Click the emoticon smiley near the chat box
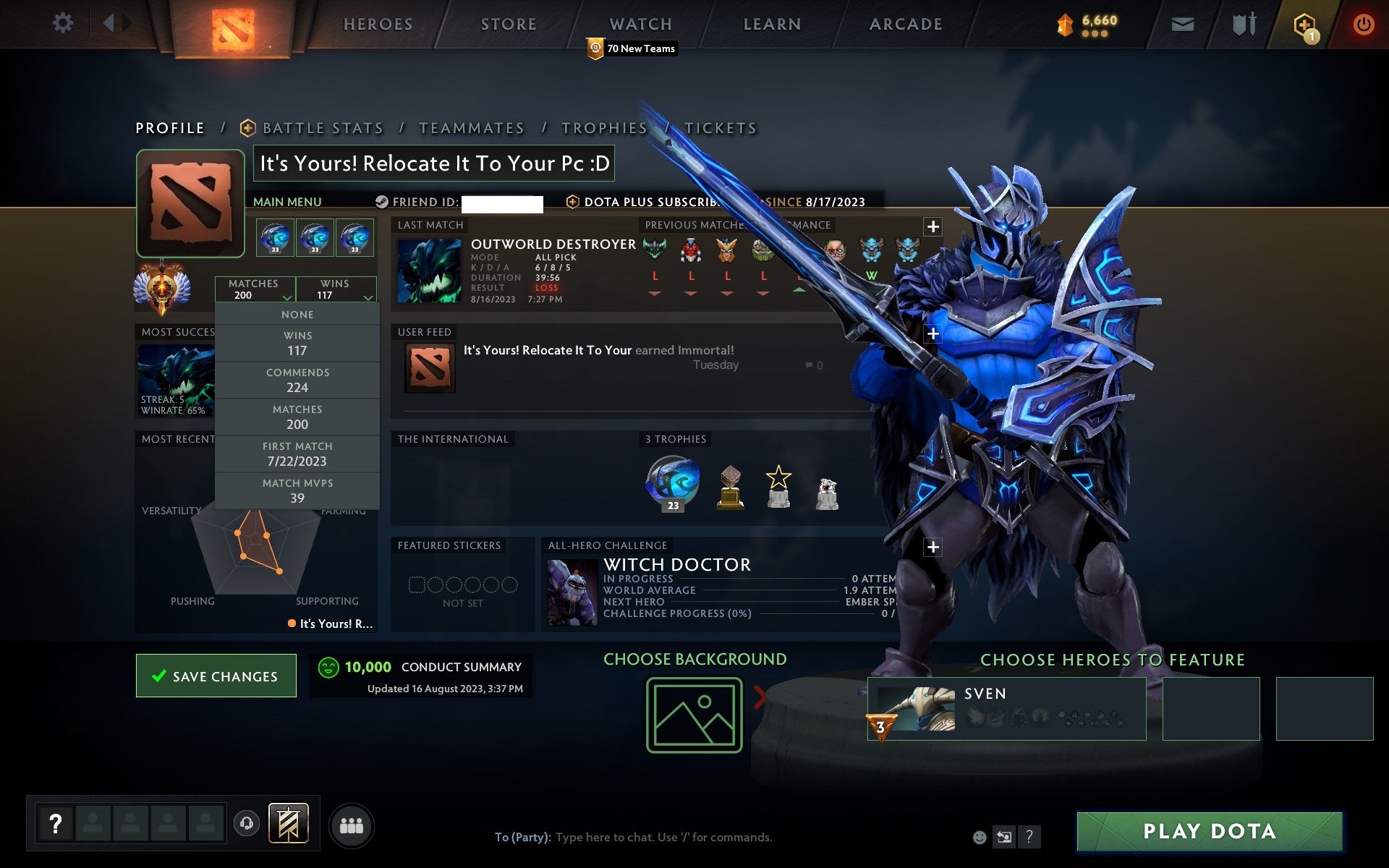The image size is (1389, 868). pyautogui.click(x=979, y=837)
